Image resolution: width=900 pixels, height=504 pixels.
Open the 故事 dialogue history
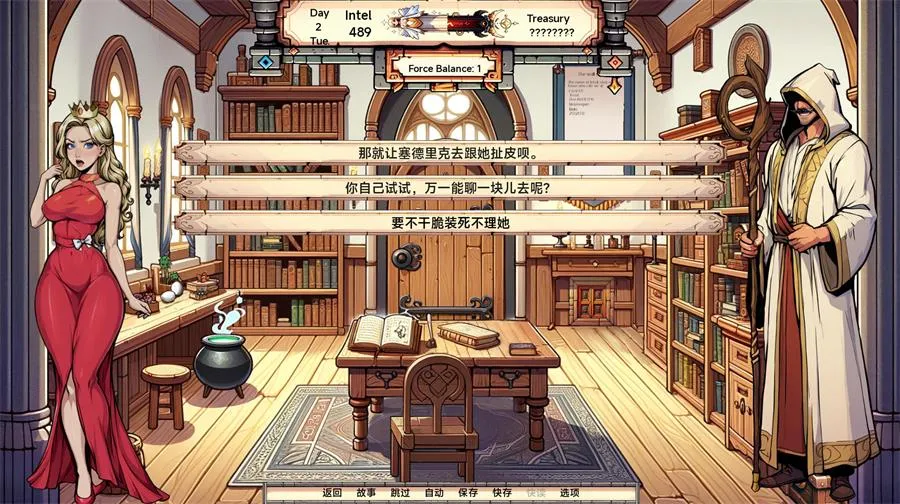coord(366,493)
